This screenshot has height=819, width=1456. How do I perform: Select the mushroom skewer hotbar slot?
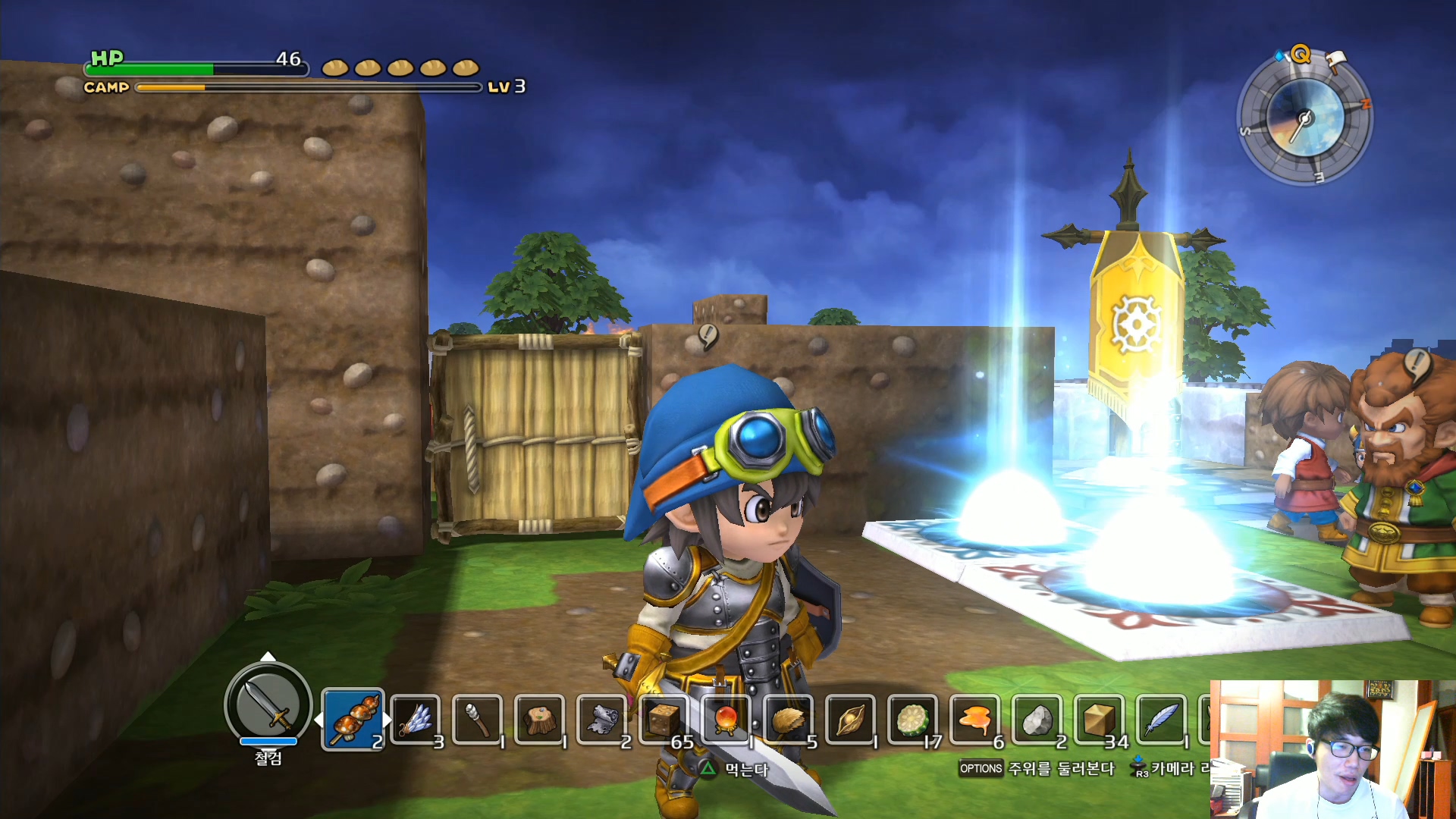tap(353, 719)
